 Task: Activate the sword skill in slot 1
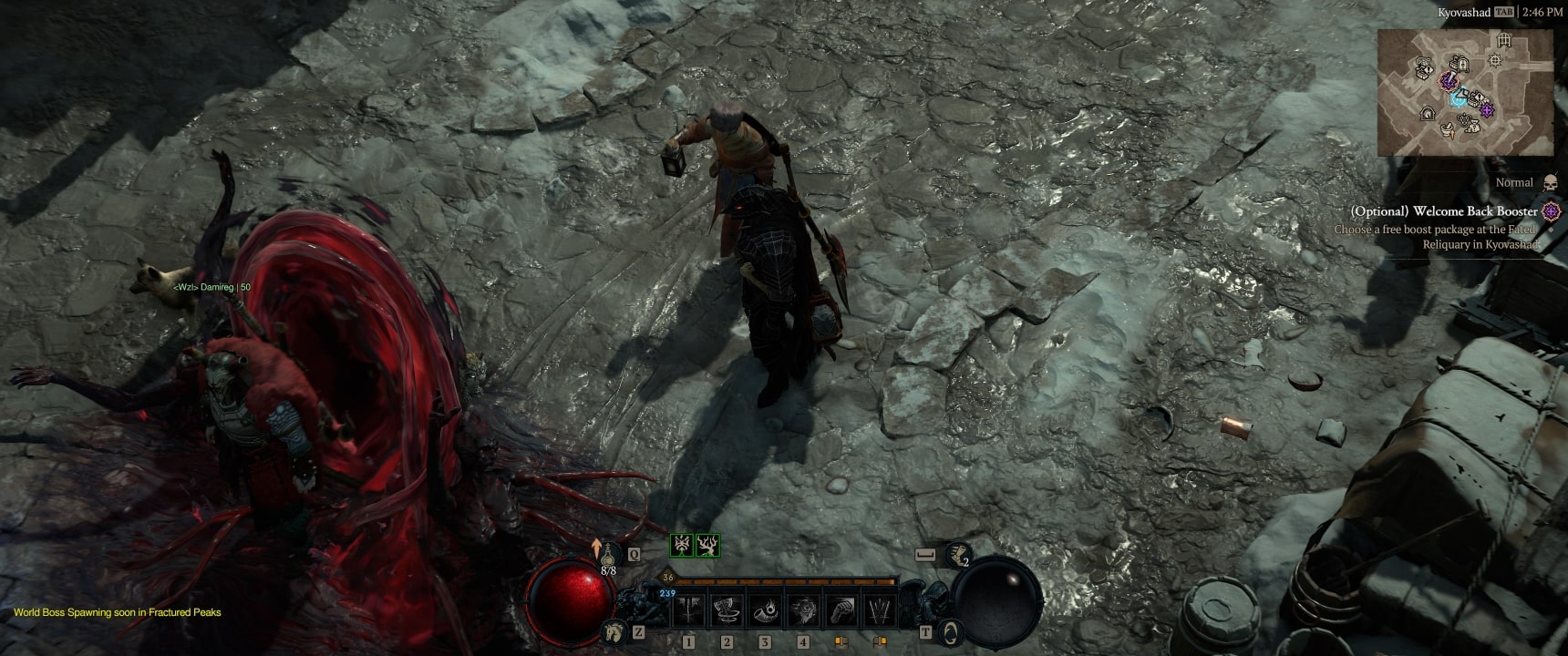(x=689, y=610)
